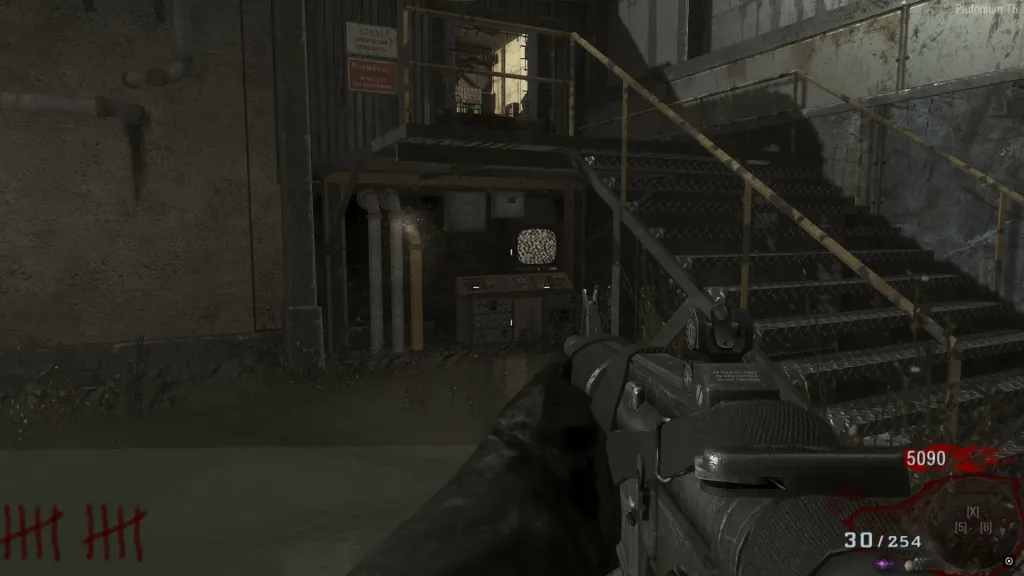Click the frag grenade icon
Viewport: 1024px width, 576px height.
point(910,564)
